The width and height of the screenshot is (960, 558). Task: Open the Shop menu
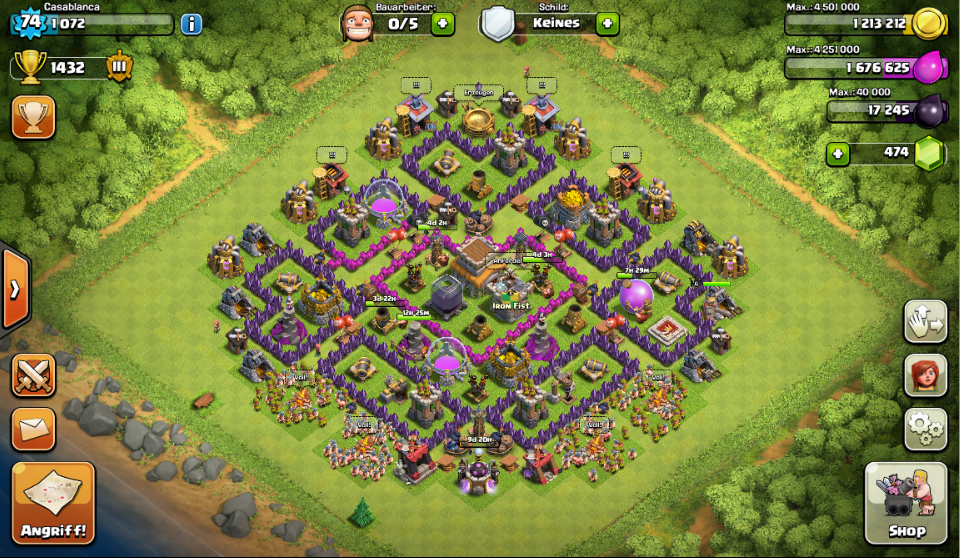[905, 502]
